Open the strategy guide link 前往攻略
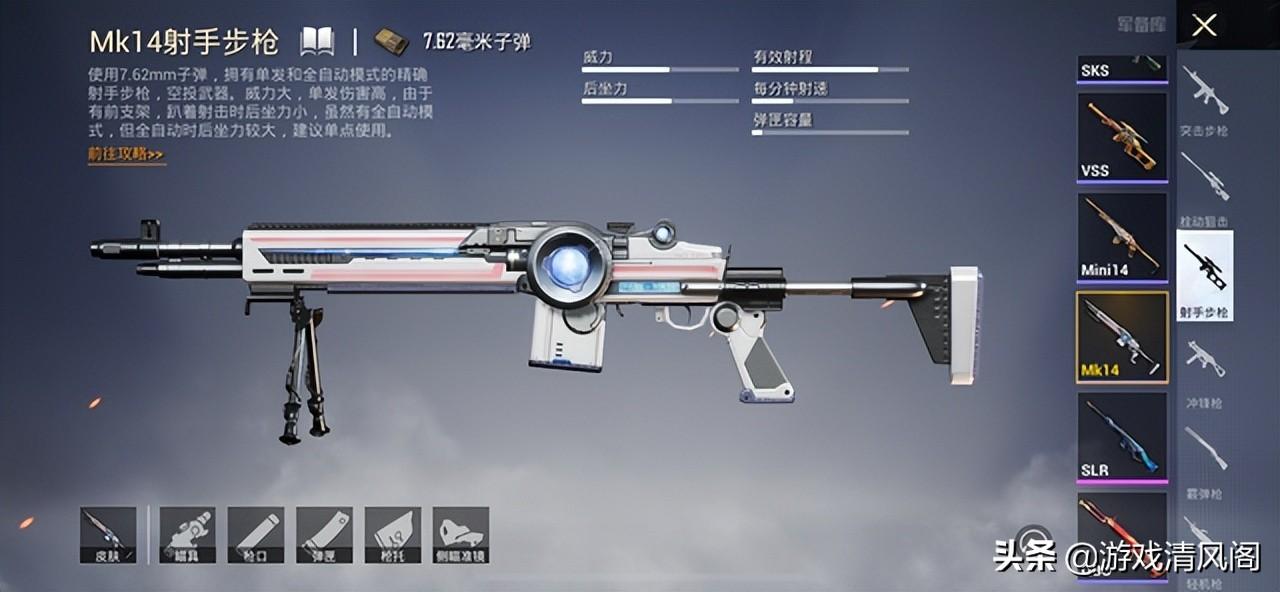The height and width of the screenshot is (592, 1280). pos(126,154)
